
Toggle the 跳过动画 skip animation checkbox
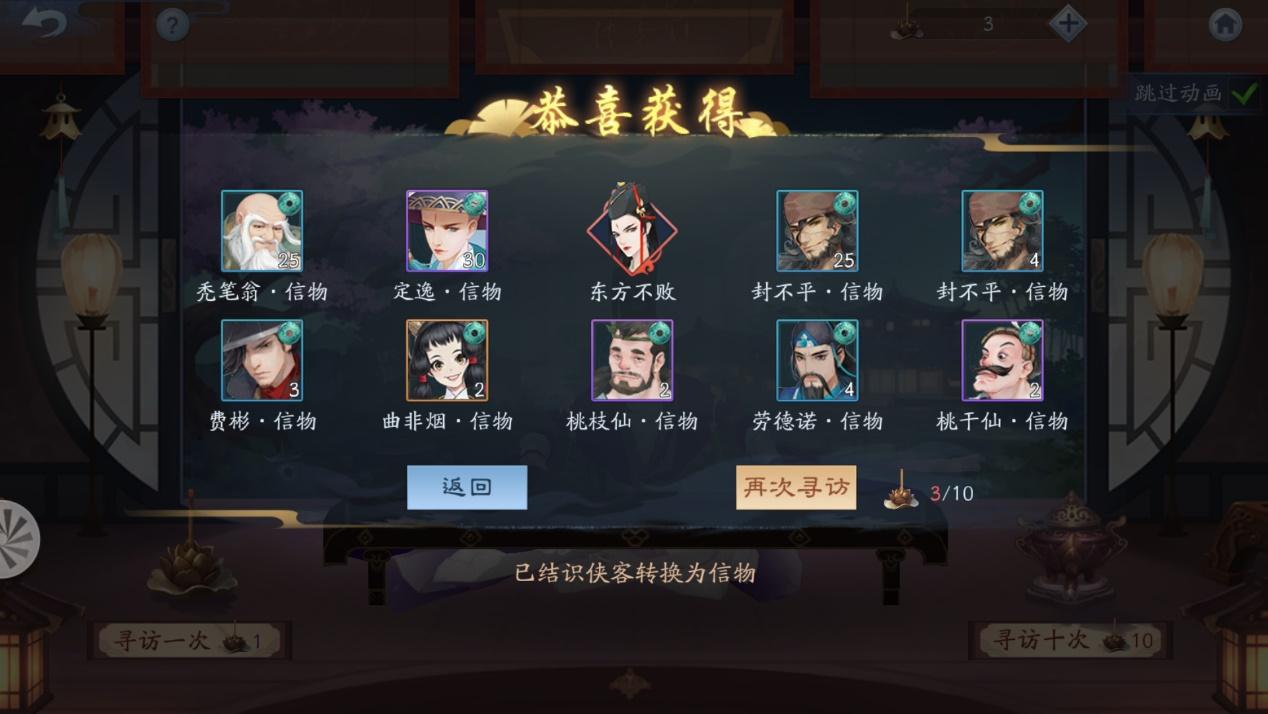tap(1244, 93)
